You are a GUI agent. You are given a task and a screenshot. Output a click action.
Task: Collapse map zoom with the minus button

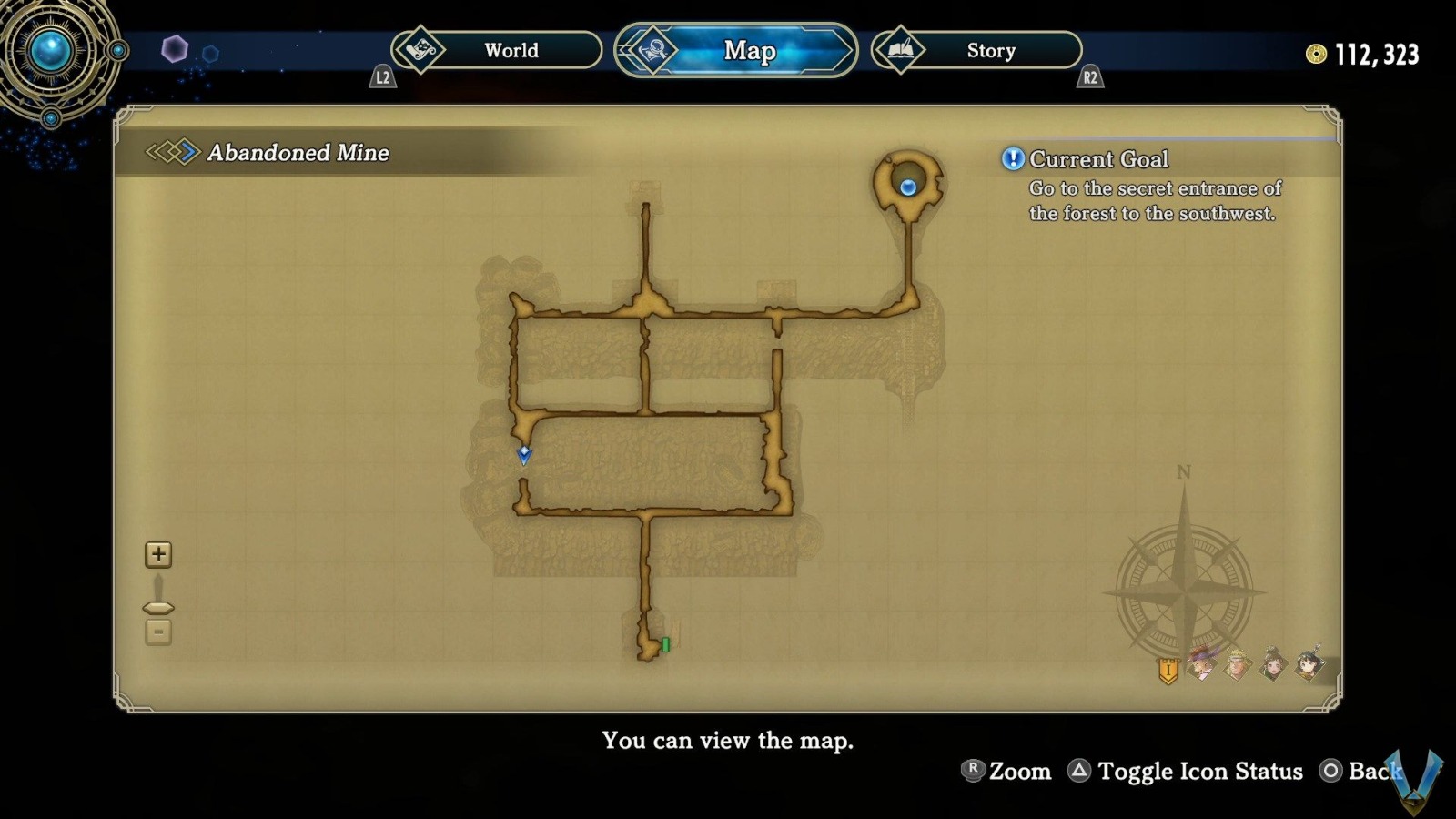pyautogui.click(x=158, y=630)
